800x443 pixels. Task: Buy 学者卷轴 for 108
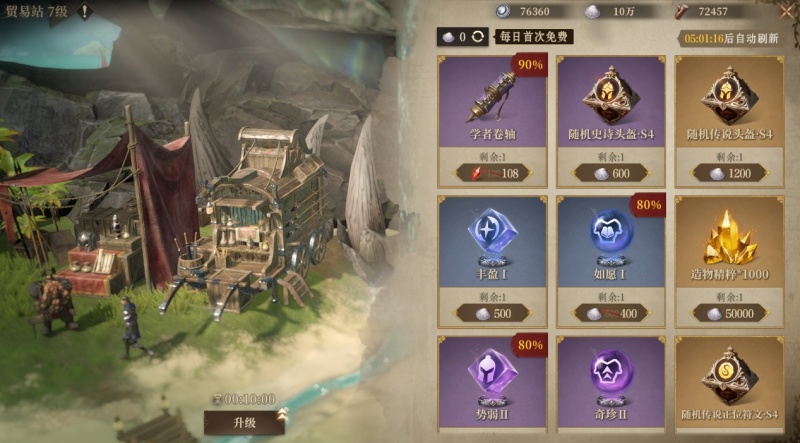[491, 173]
